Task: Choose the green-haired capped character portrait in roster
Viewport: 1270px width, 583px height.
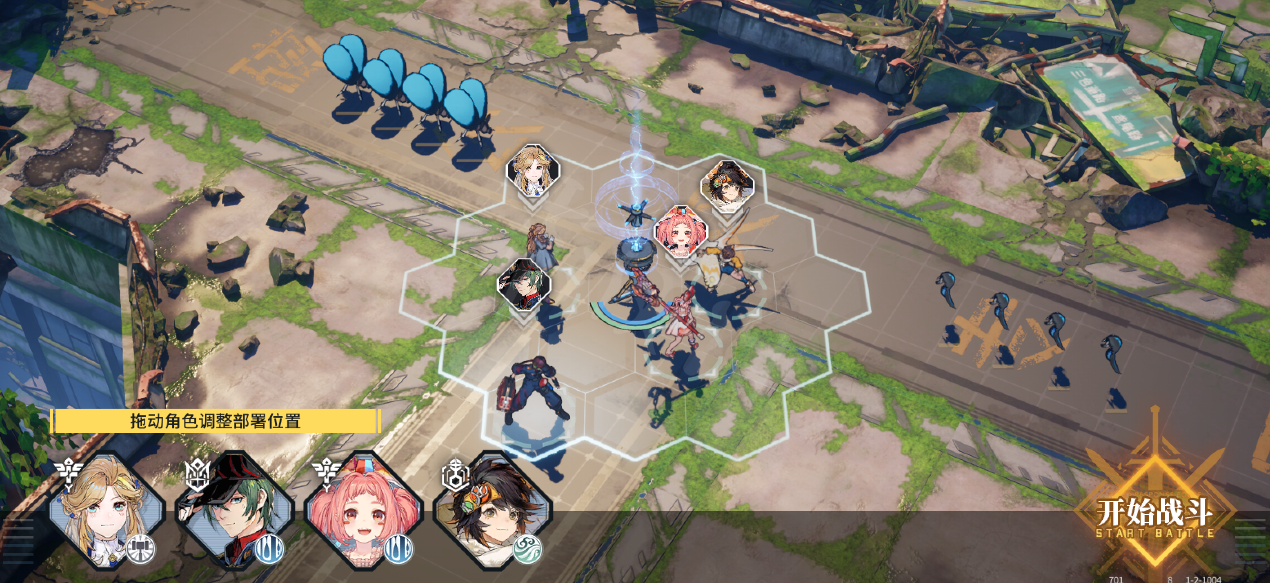Action: click(235, 511)
